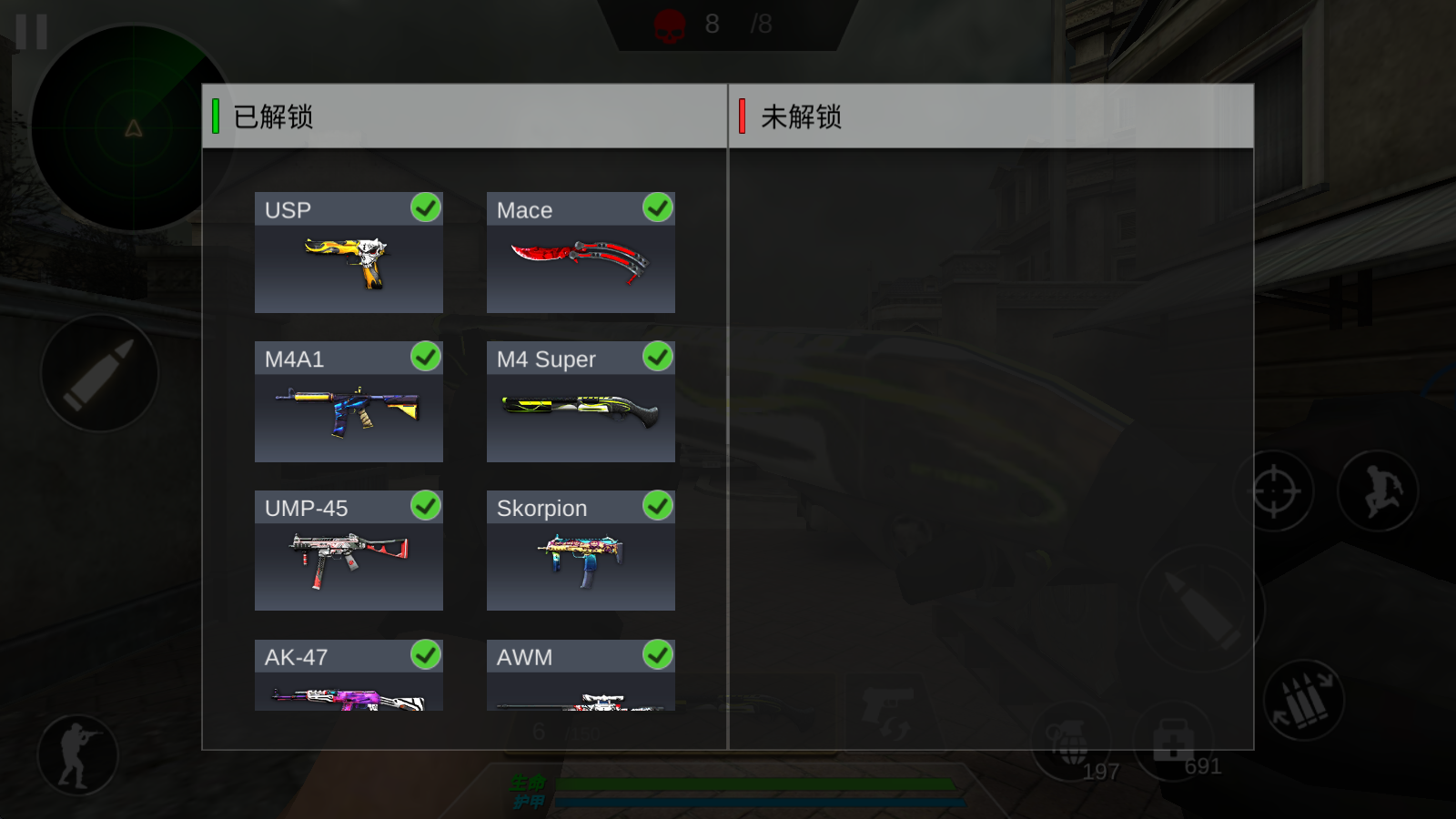Select the USP pistol card

coord(349,253)
